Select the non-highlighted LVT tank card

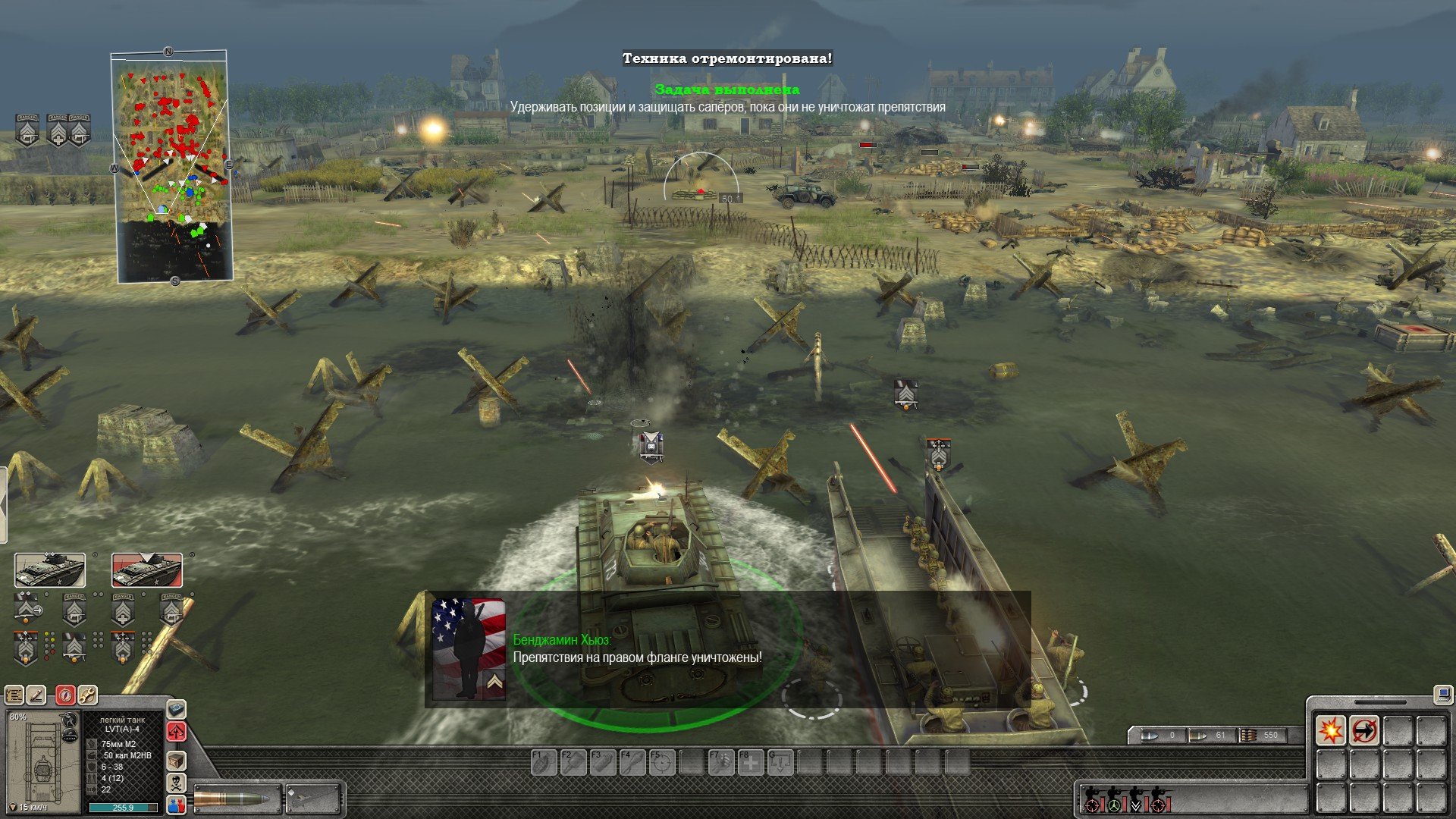click(x=50, y=570)
